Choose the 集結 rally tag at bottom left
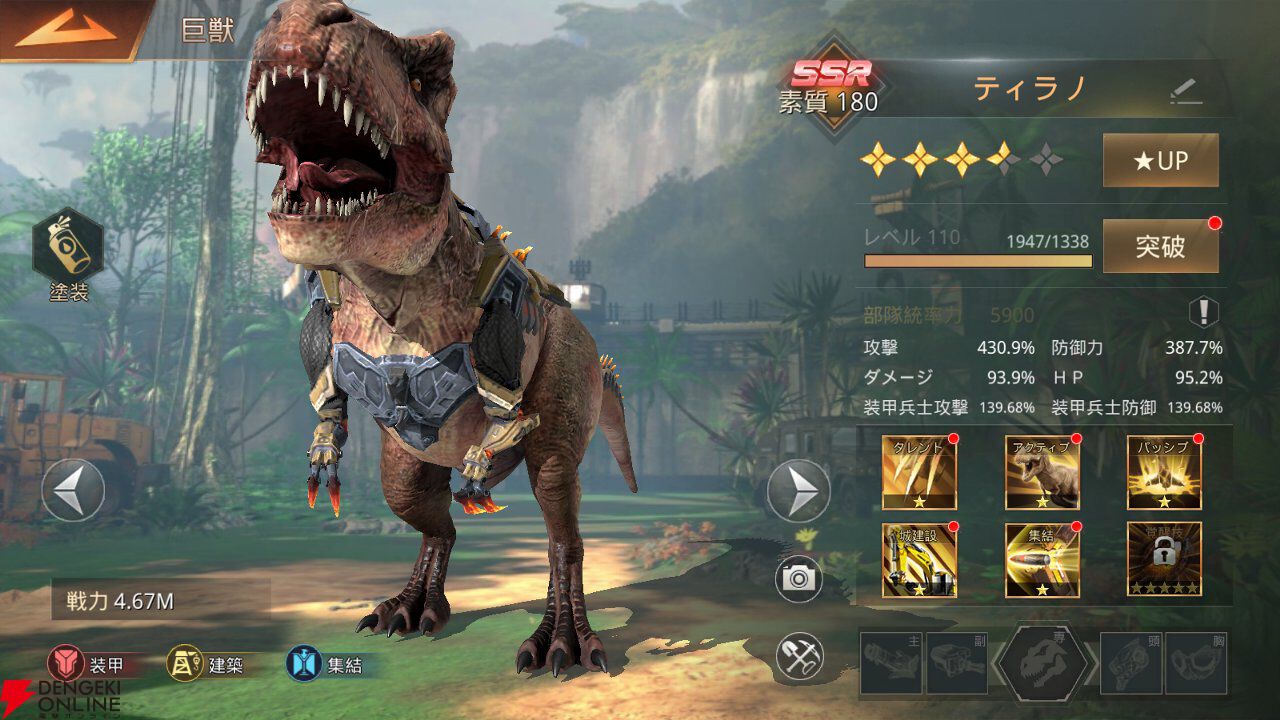Viewport: 1280px width, 720px height. [x=324, y=663]
